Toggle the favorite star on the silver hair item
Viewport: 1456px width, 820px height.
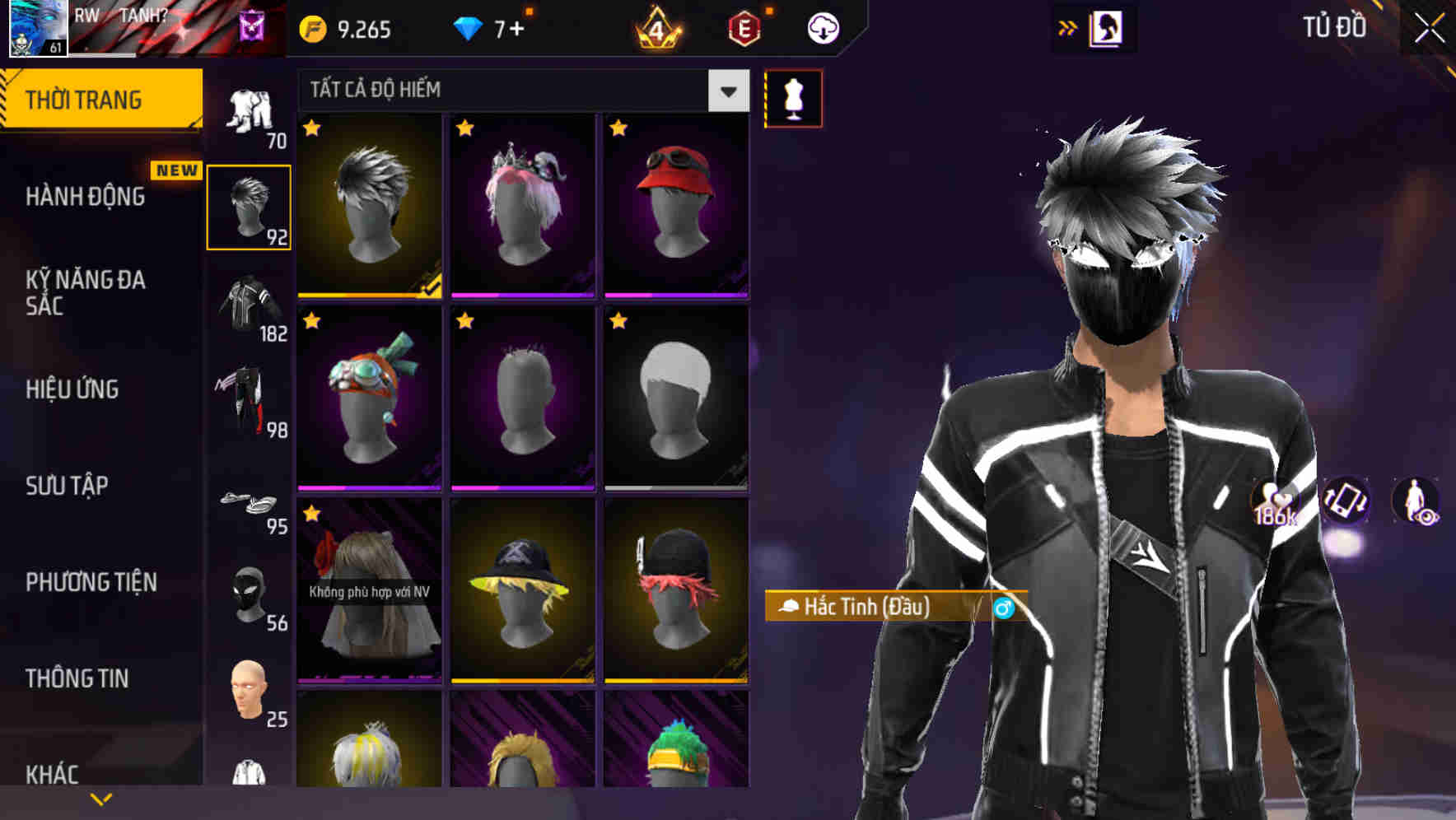point(312,128)
